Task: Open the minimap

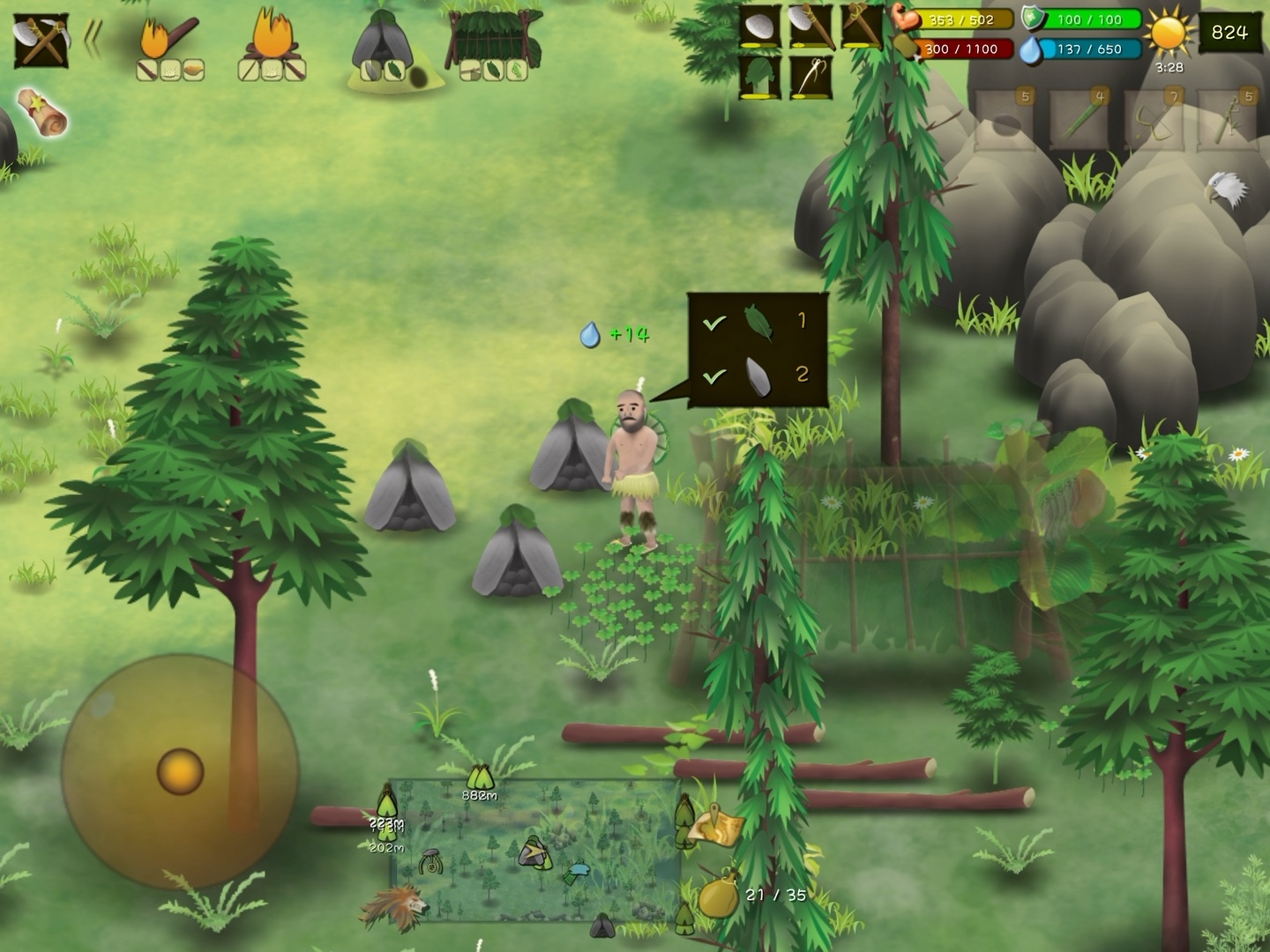Action: [x=534, y=850]
